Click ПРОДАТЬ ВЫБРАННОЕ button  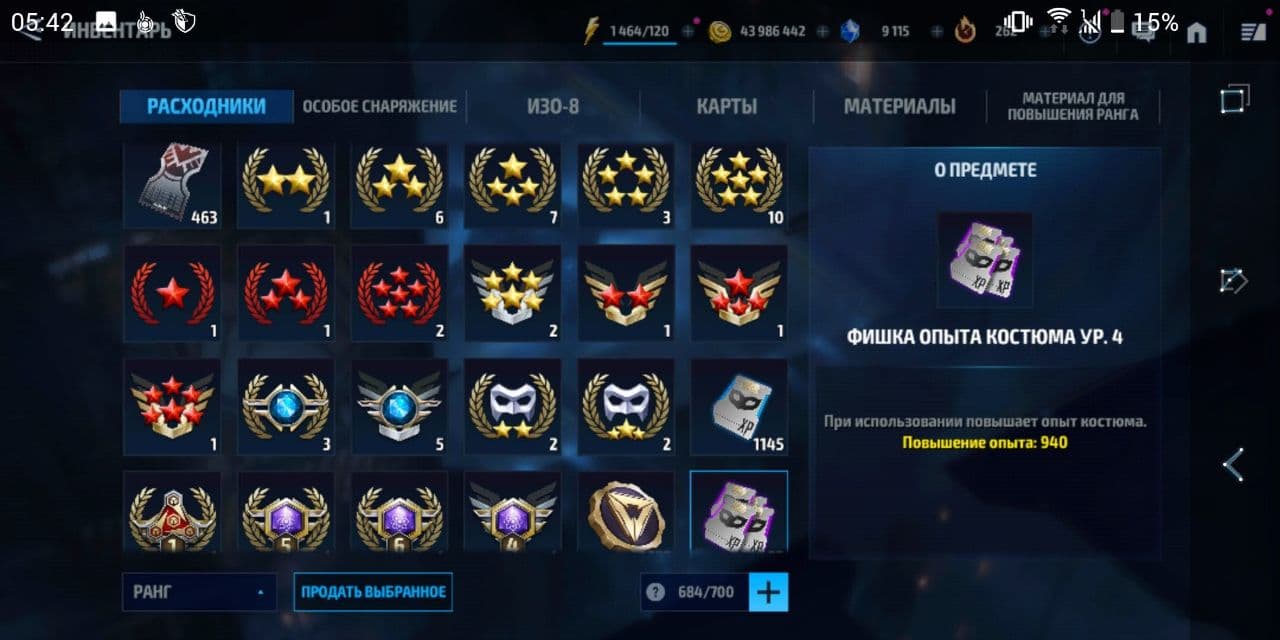coord(373,592)
